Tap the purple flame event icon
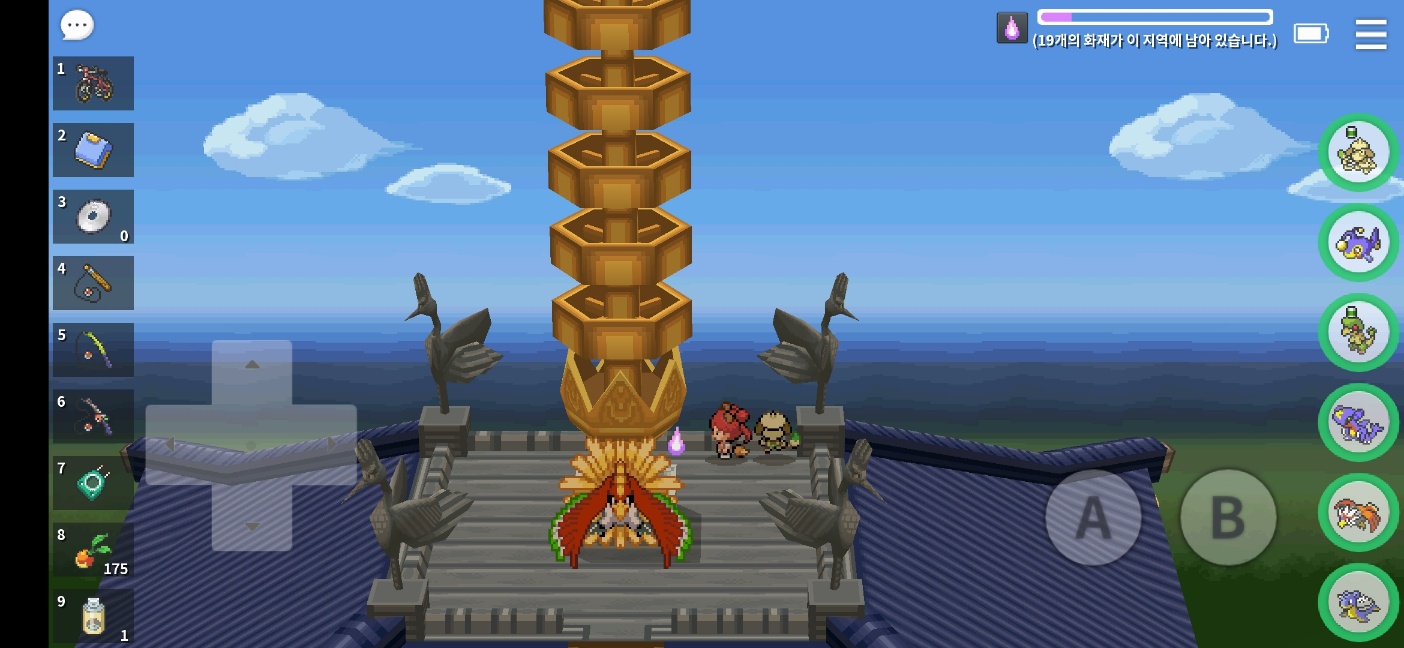 tap(1012, 28)
